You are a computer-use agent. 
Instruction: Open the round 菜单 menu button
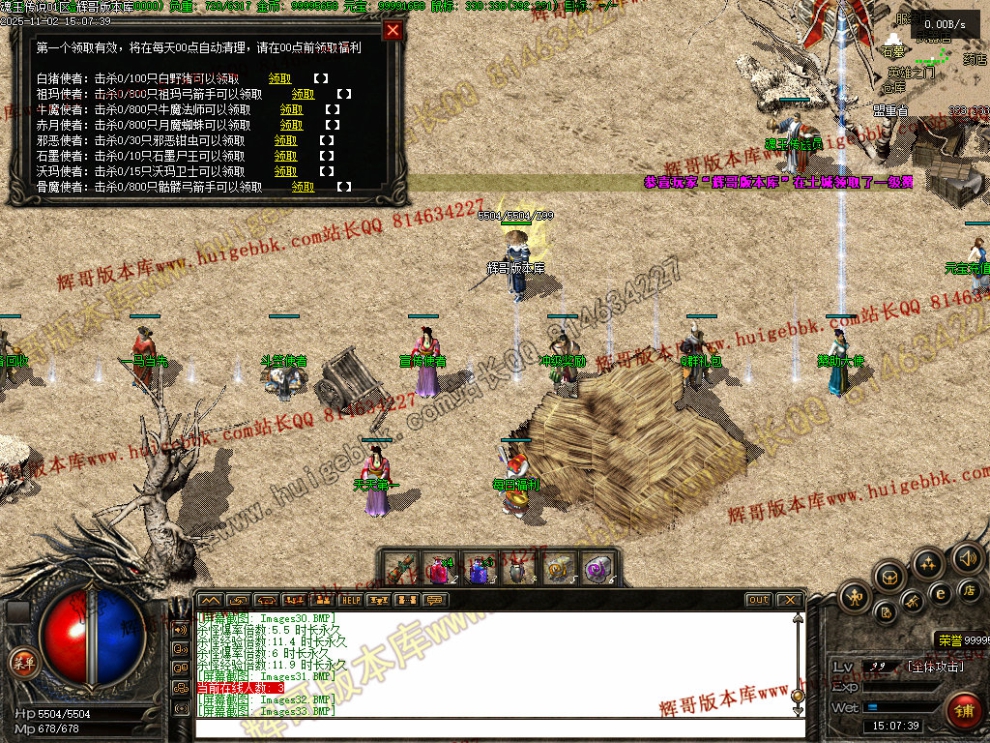click(21, 661)
